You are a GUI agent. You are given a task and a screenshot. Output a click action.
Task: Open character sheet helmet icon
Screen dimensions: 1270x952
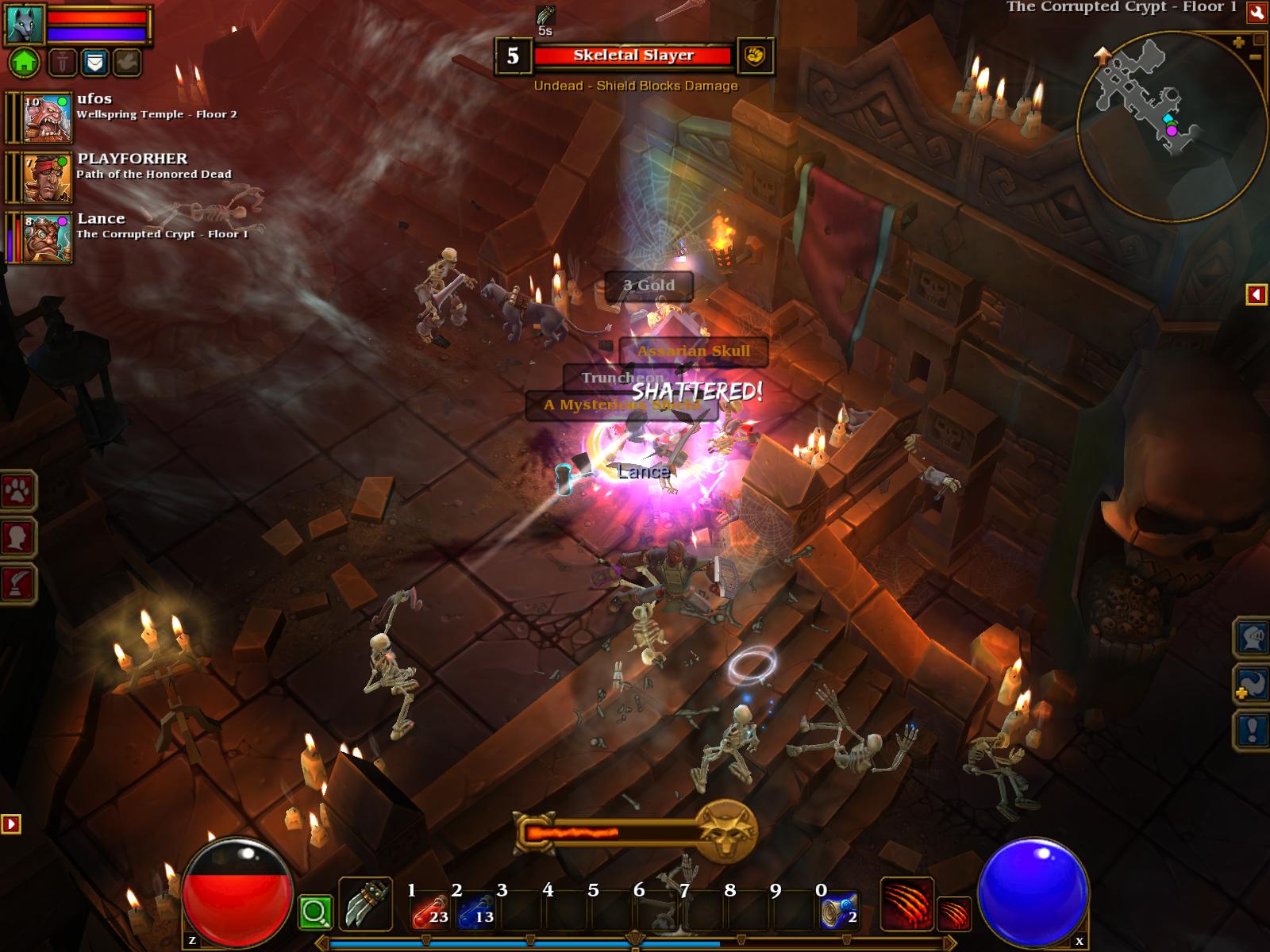[1250, 637]
